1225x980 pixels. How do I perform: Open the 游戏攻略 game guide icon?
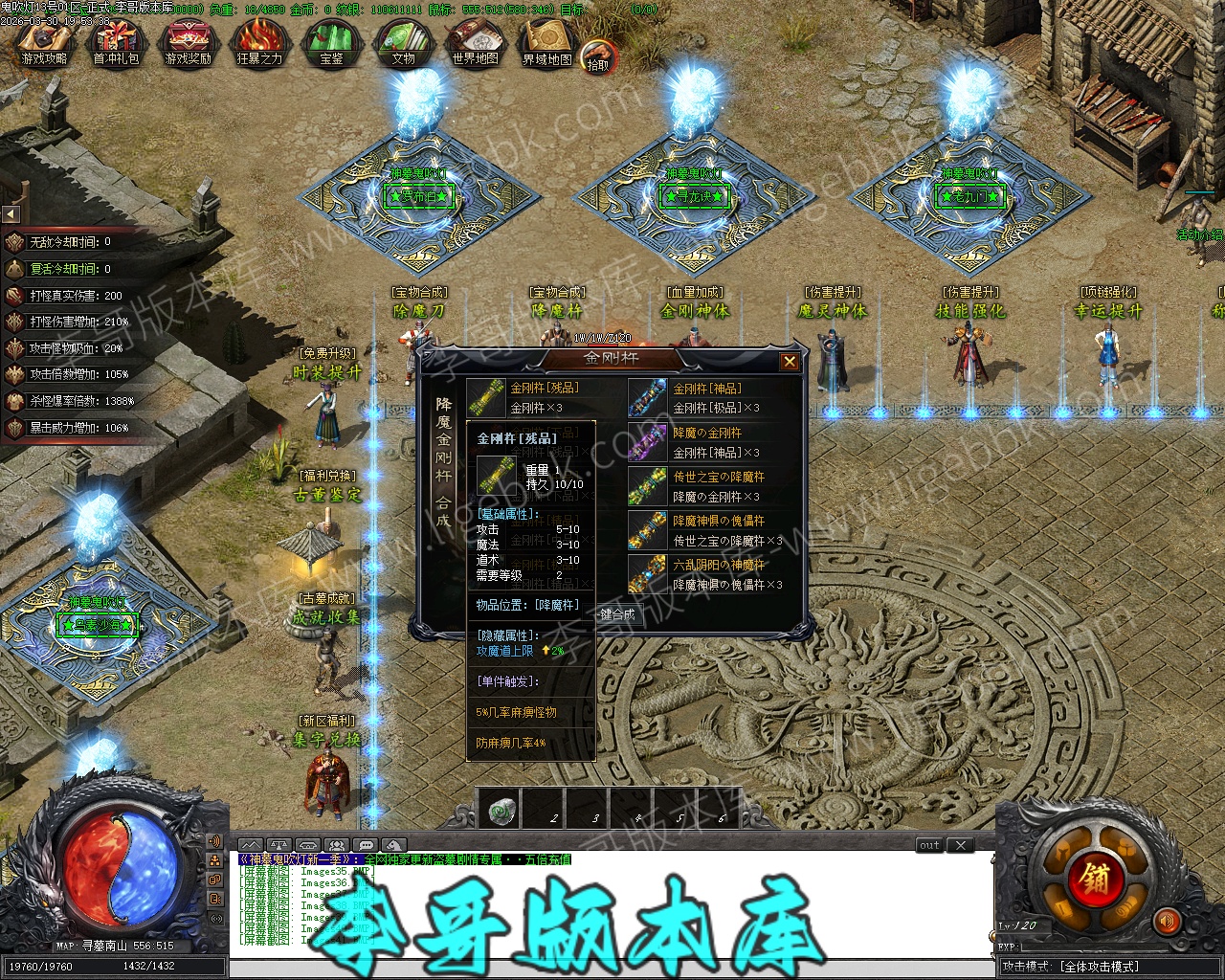coord(44,44)
